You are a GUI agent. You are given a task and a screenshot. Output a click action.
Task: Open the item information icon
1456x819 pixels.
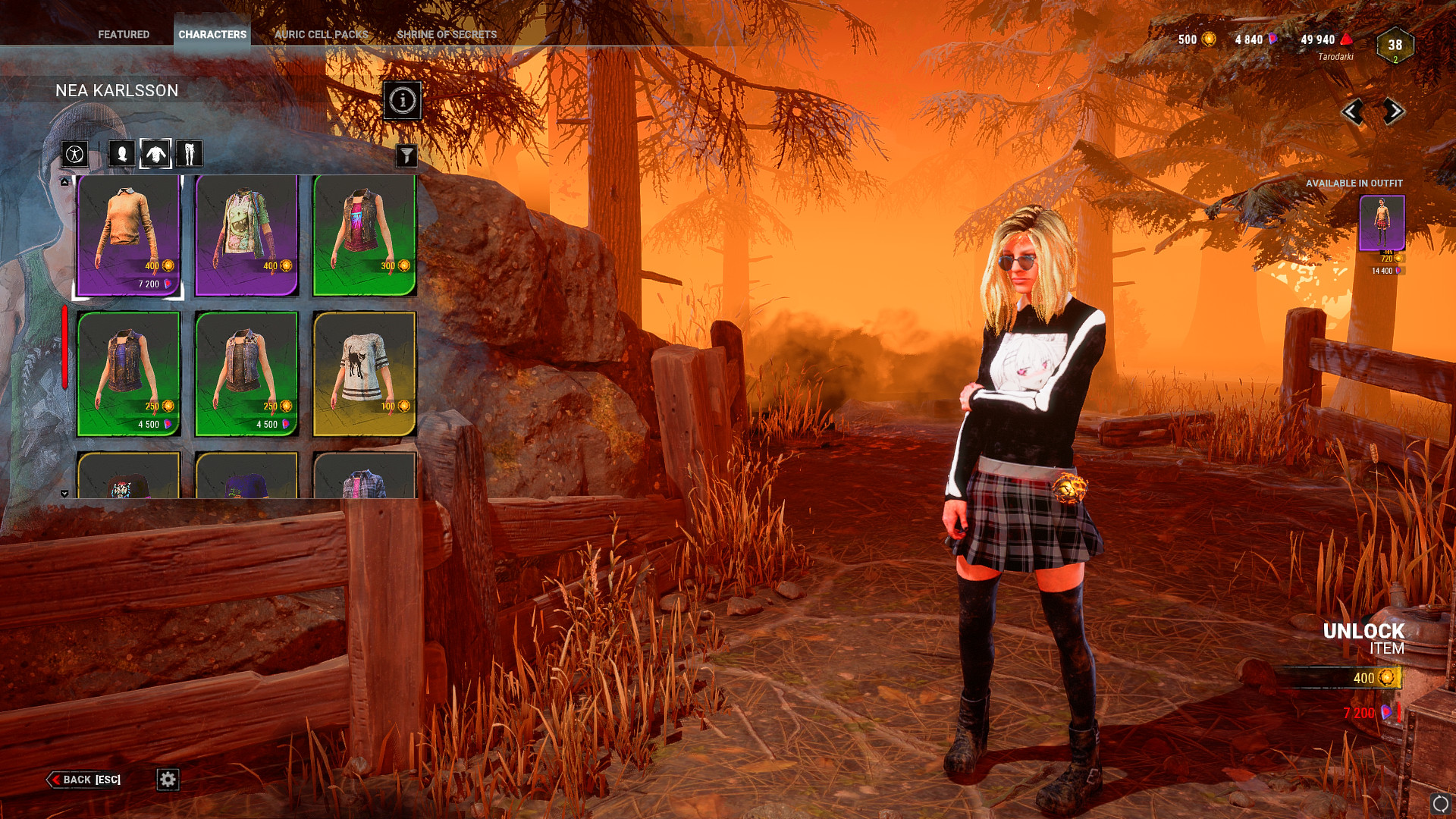pyautogui.click(x=401, y=102)
